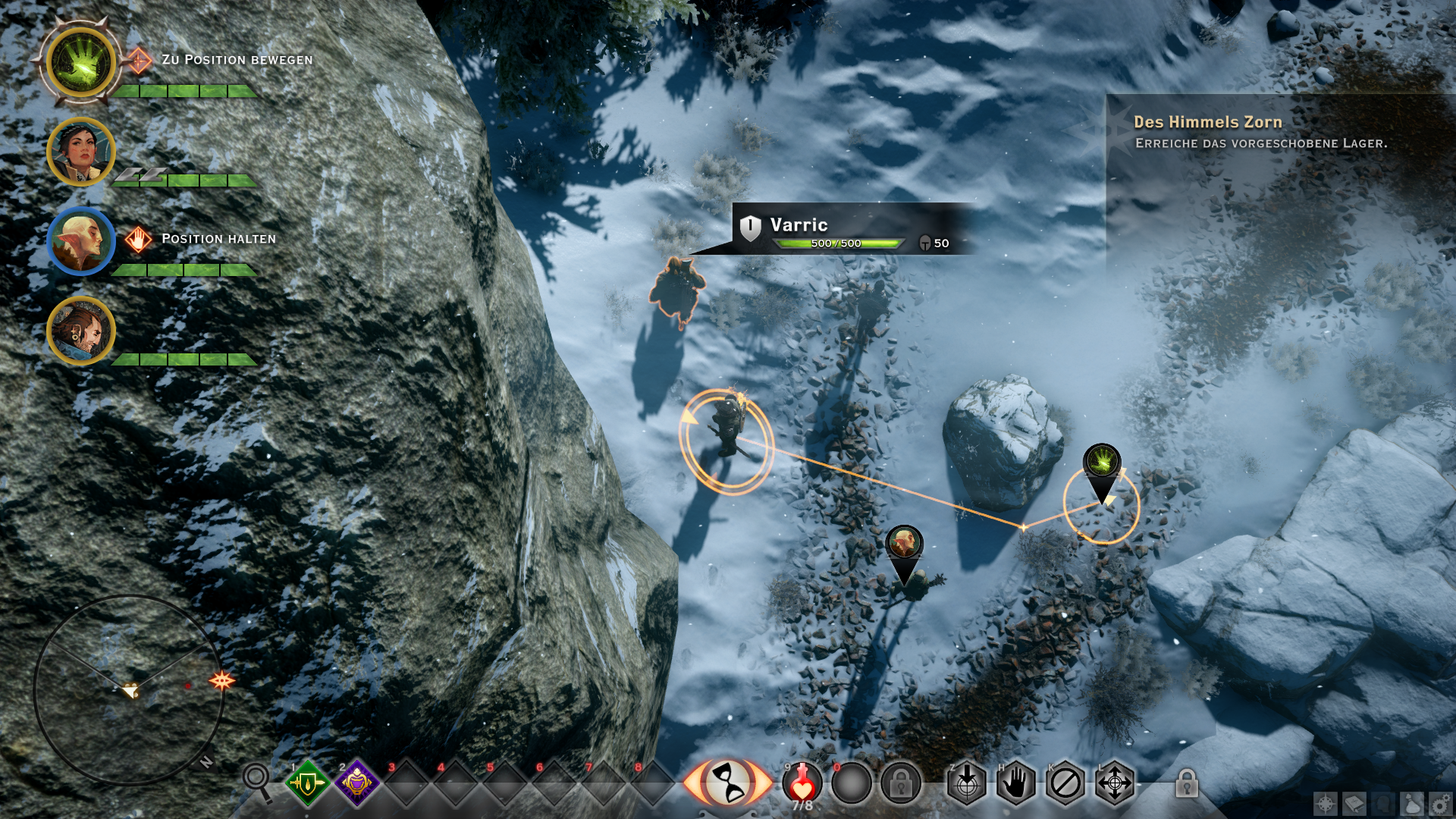Select the Inquisitor's glowing green hand portrait
The height and width of the screenshot is (819, 1456).
coord(80,62)
